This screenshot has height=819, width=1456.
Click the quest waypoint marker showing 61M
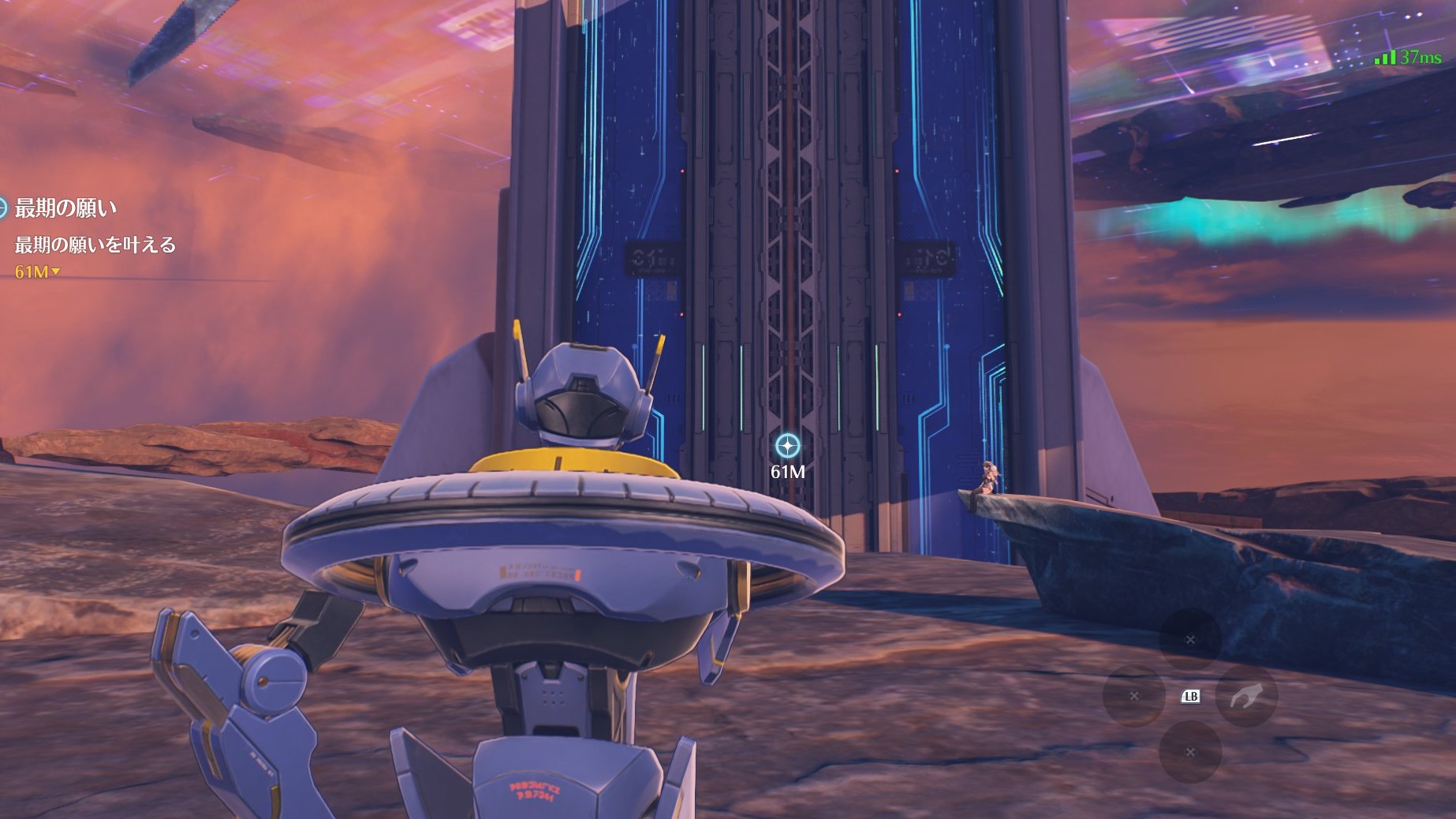[787, 447]
